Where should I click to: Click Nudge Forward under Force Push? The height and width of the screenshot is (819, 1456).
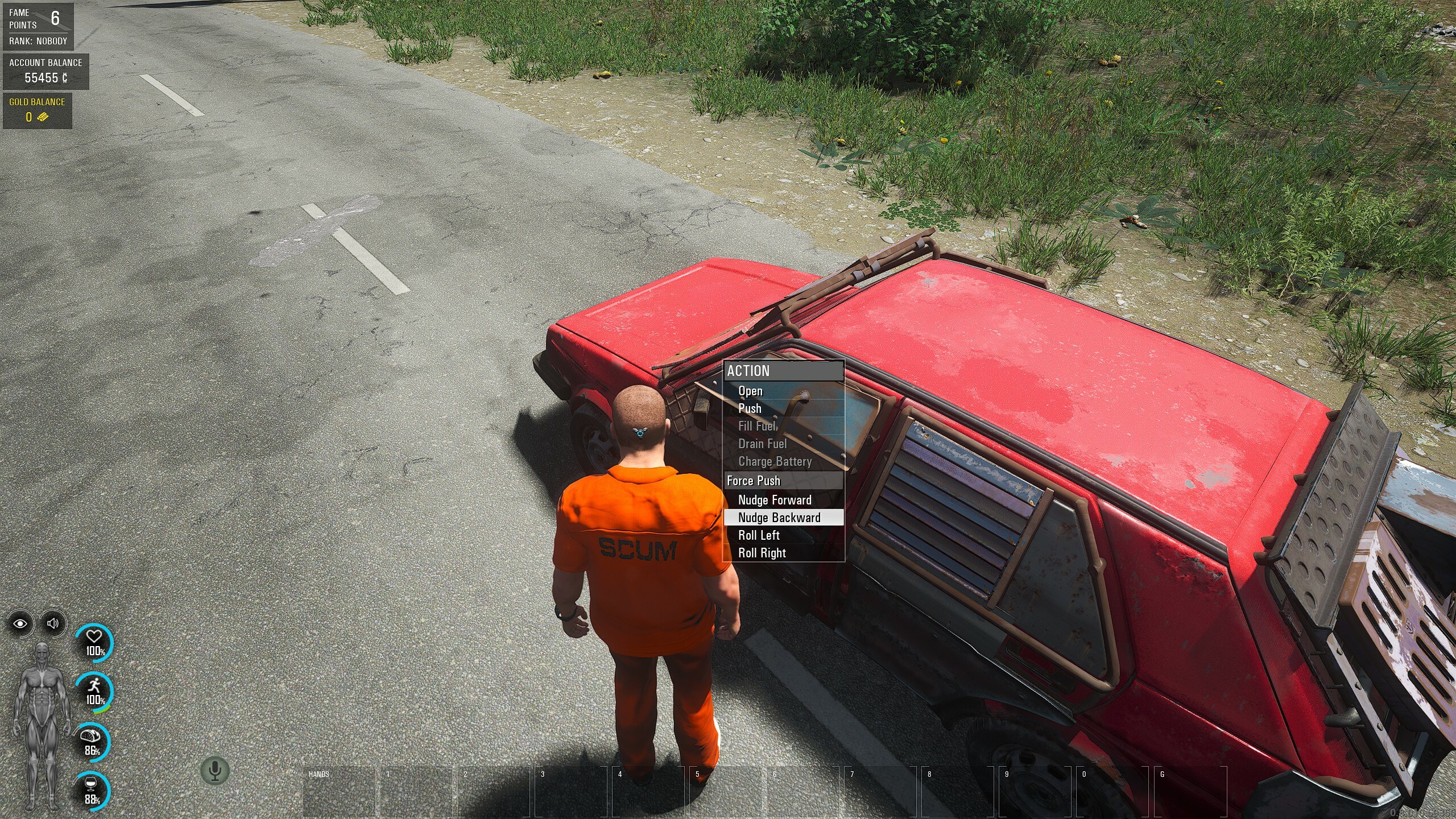click(x=775, y=500)
